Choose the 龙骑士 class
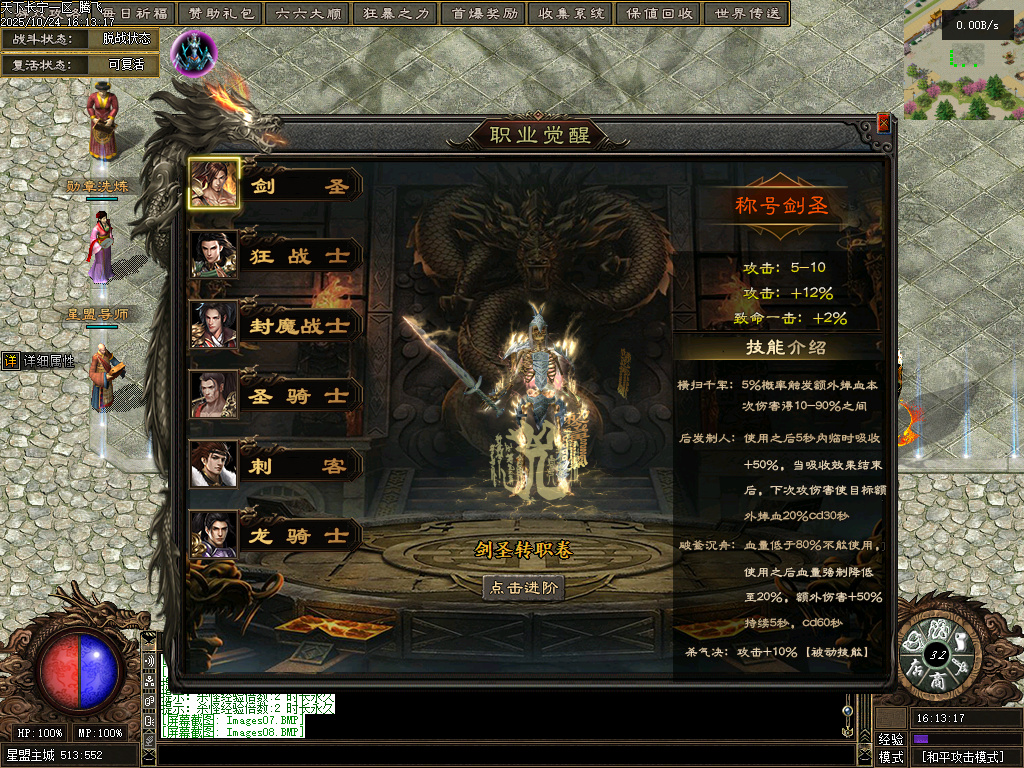 coord(276,536)
